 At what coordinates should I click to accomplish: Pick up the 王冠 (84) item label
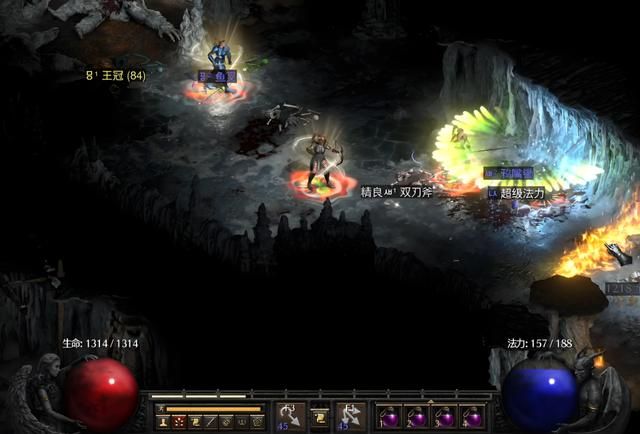click(x=122, y=75)
